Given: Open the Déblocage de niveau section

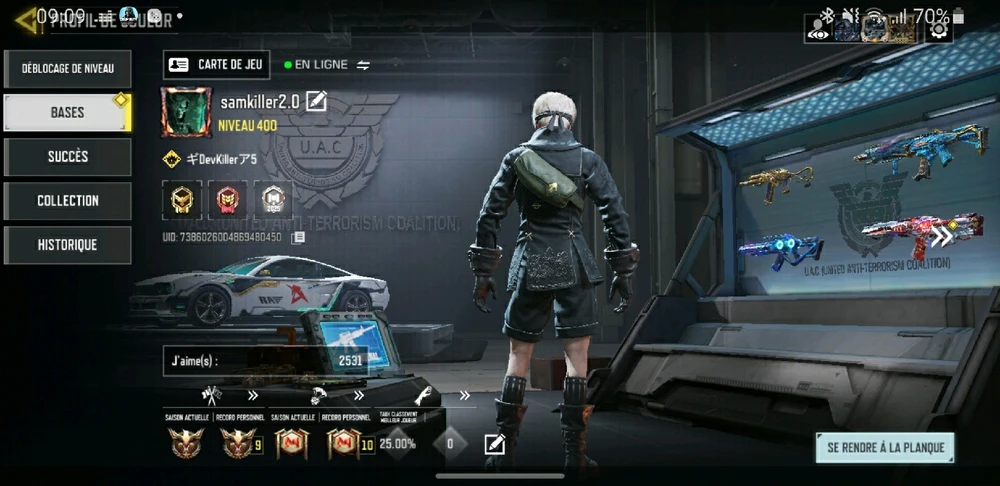Looking at the screenshot, I should coord(67,69).
